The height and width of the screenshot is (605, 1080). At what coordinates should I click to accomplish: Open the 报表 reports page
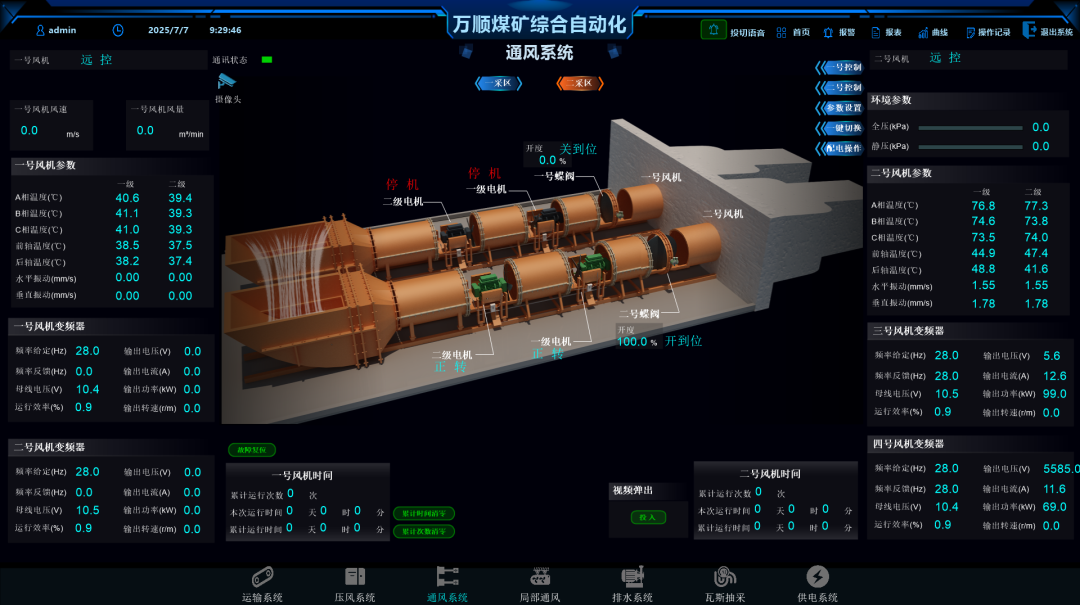point(886,32)
